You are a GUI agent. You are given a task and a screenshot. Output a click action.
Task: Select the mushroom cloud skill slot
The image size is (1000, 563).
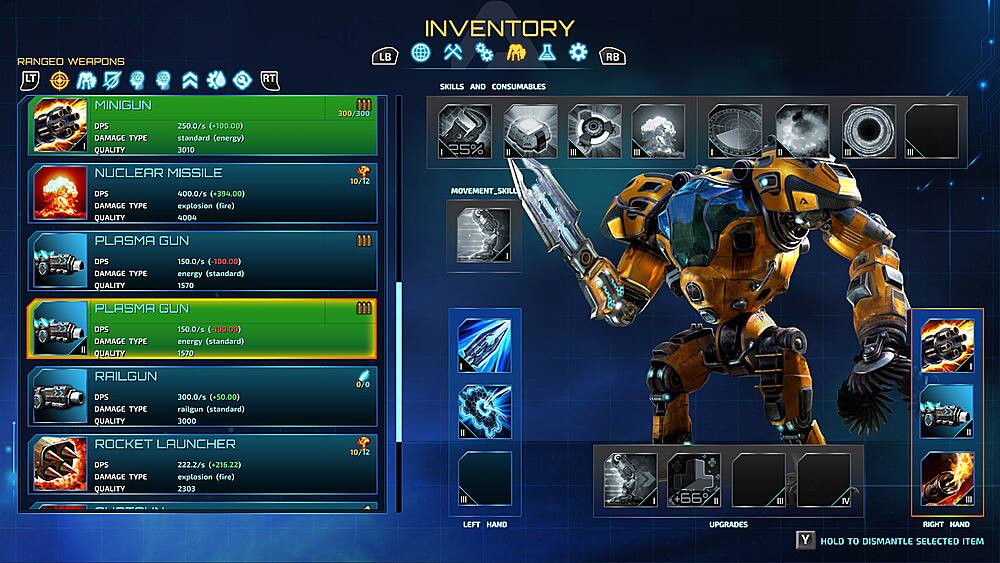click(x=657, y=131)
